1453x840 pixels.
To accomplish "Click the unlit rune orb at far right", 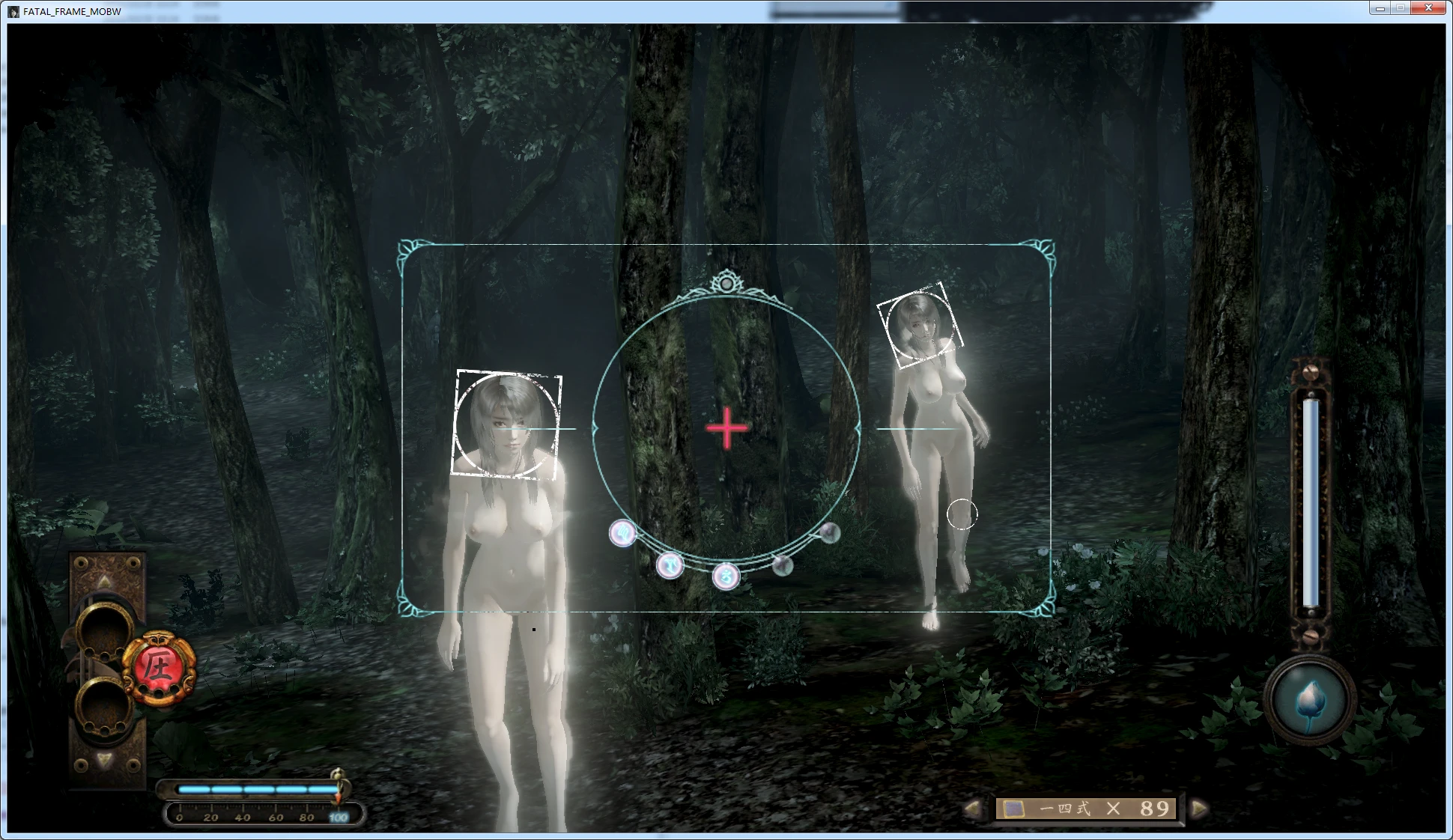I will point(828,533).
